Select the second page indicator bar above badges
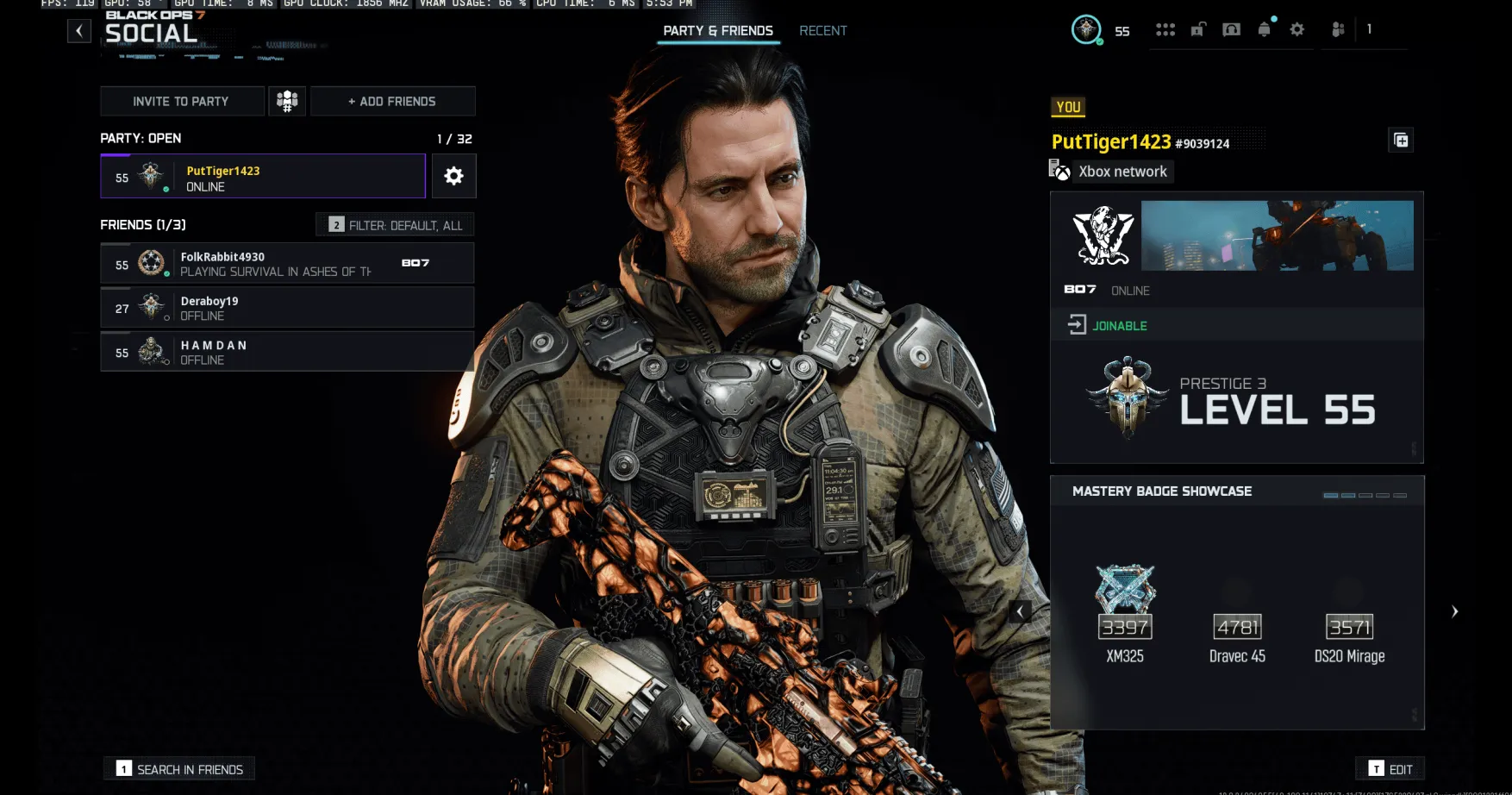 pyautogui.click(x=1348, y=495)
